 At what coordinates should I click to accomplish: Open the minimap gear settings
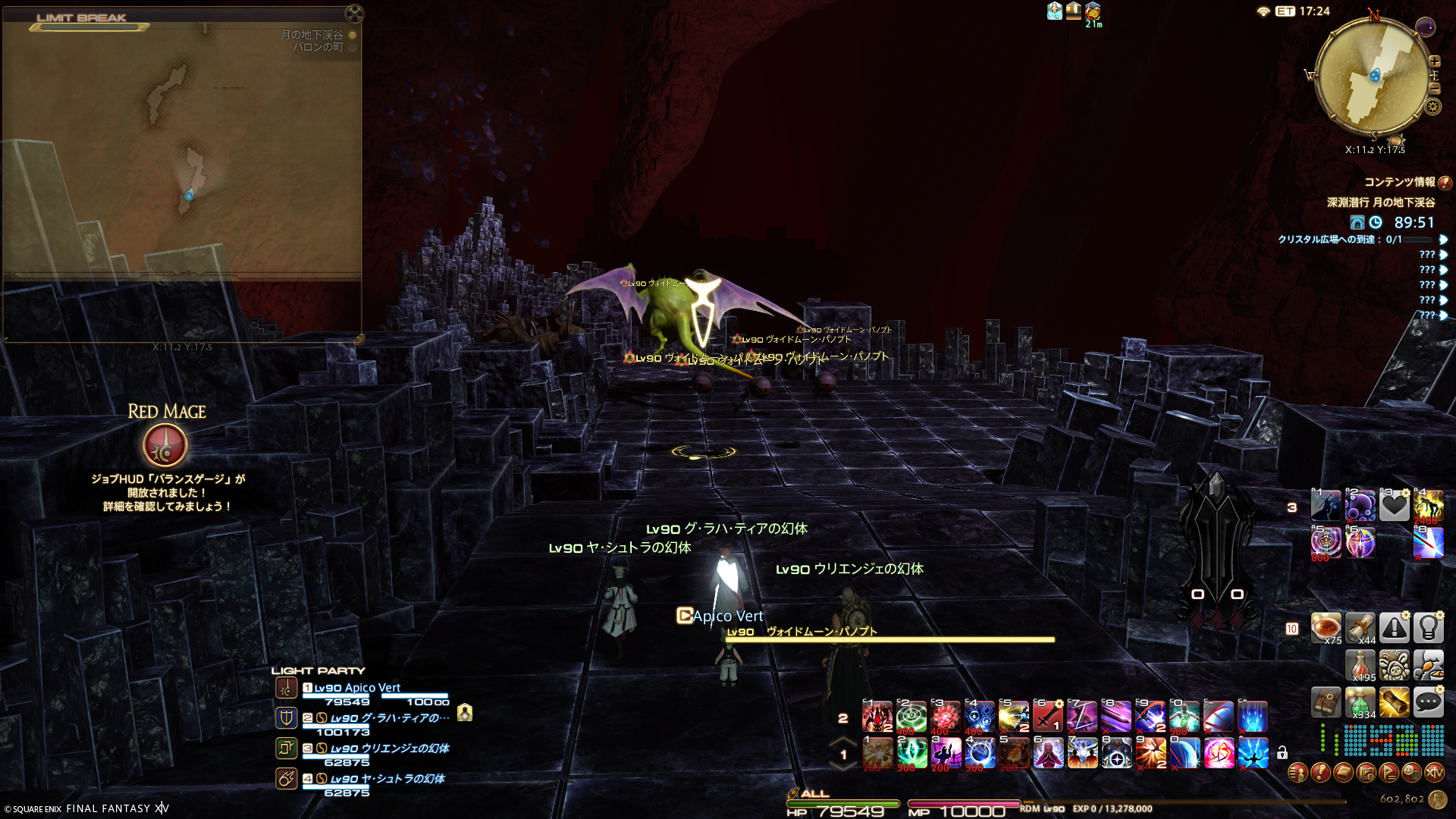click(x=1432, y=106)
